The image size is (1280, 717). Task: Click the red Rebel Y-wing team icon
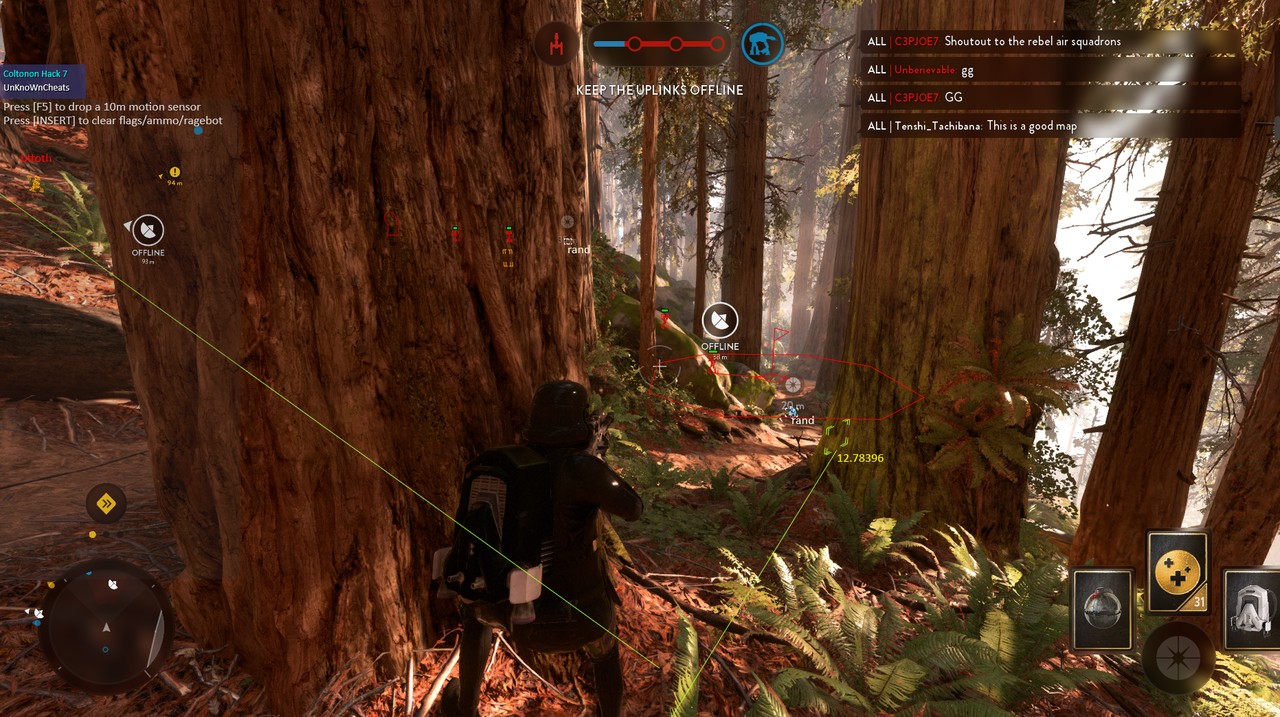555,44
